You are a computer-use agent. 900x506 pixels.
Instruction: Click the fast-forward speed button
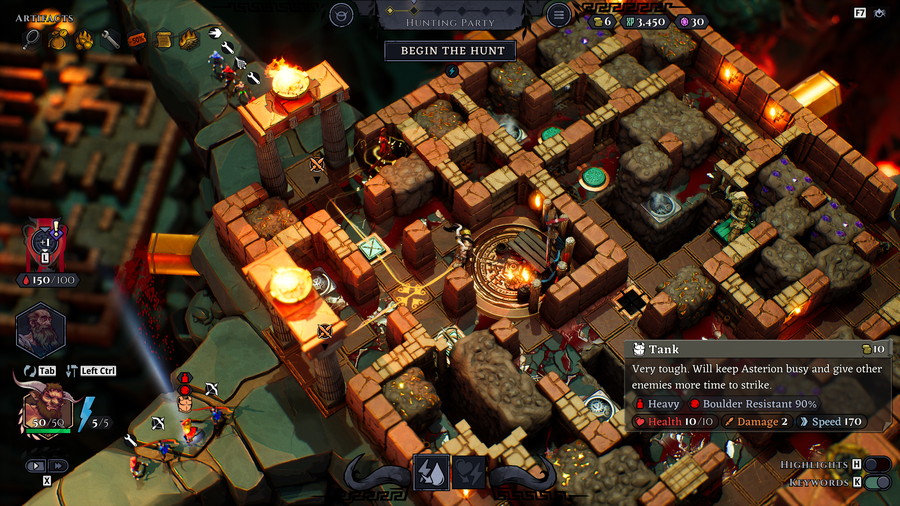[x=58, y=465]
